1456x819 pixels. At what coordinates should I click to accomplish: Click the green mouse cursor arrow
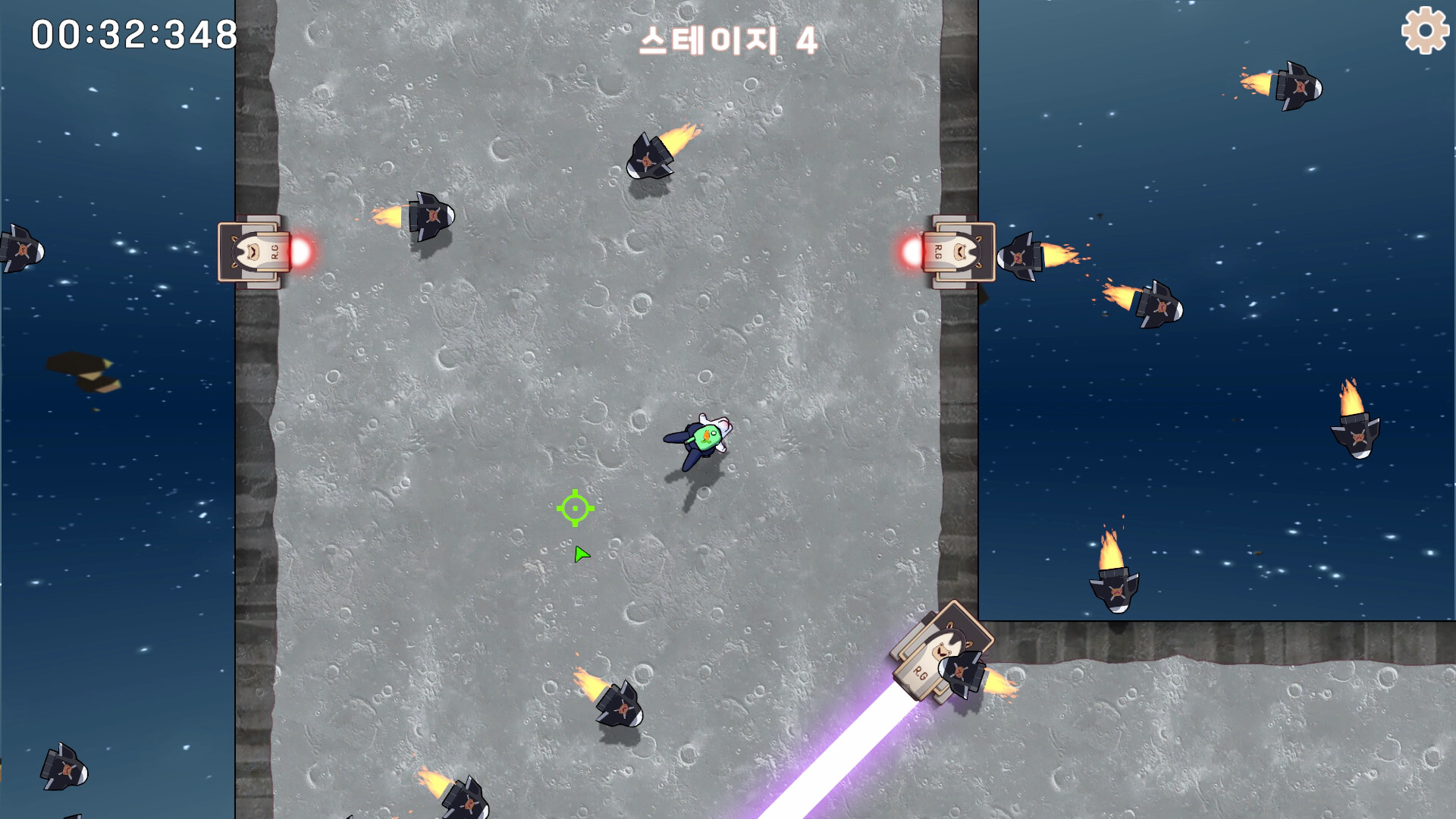point(580,554)
